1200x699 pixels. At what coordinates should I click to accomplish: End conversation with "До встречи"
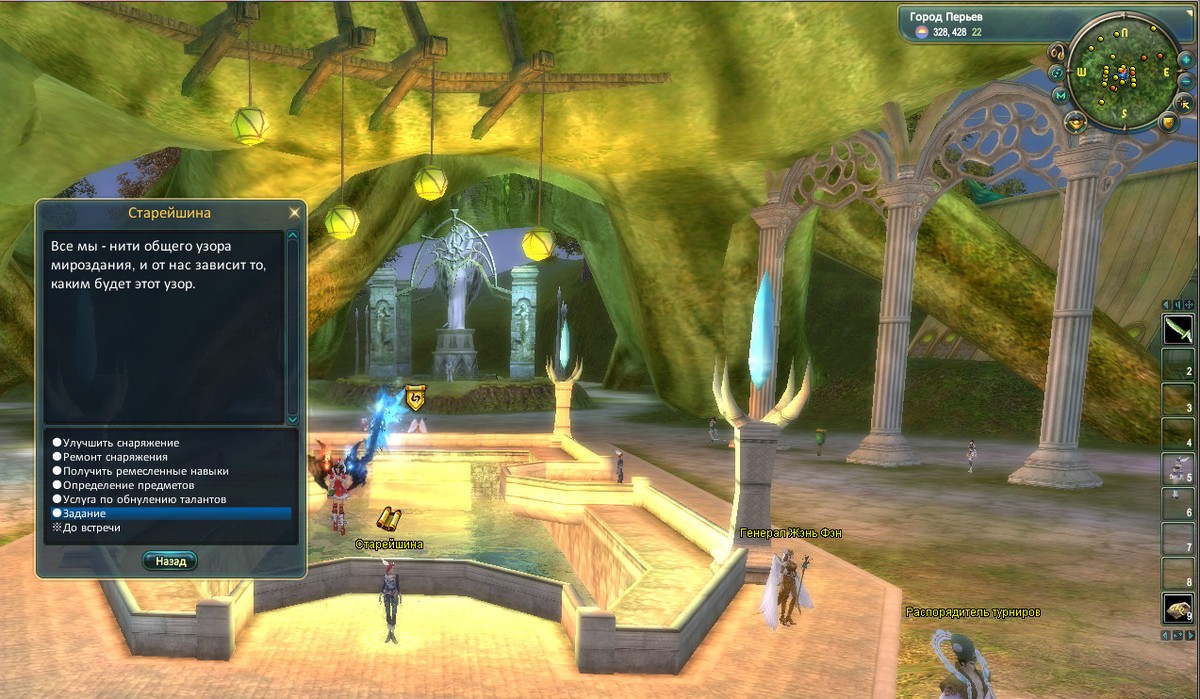coord(92,527)
